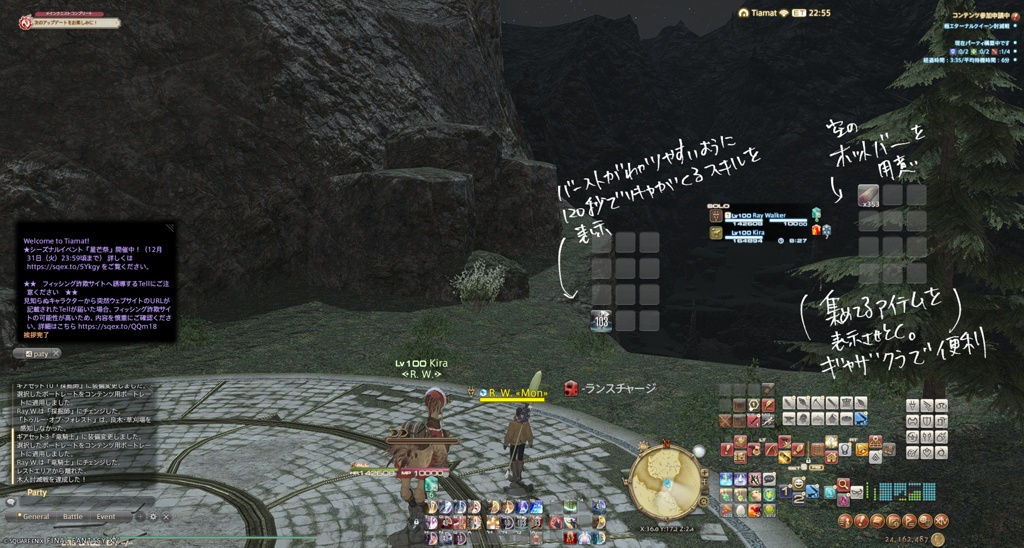Click the magnifying glass search icon
Viewport: 1024px width, 548px height.
[x=843, y=485]
